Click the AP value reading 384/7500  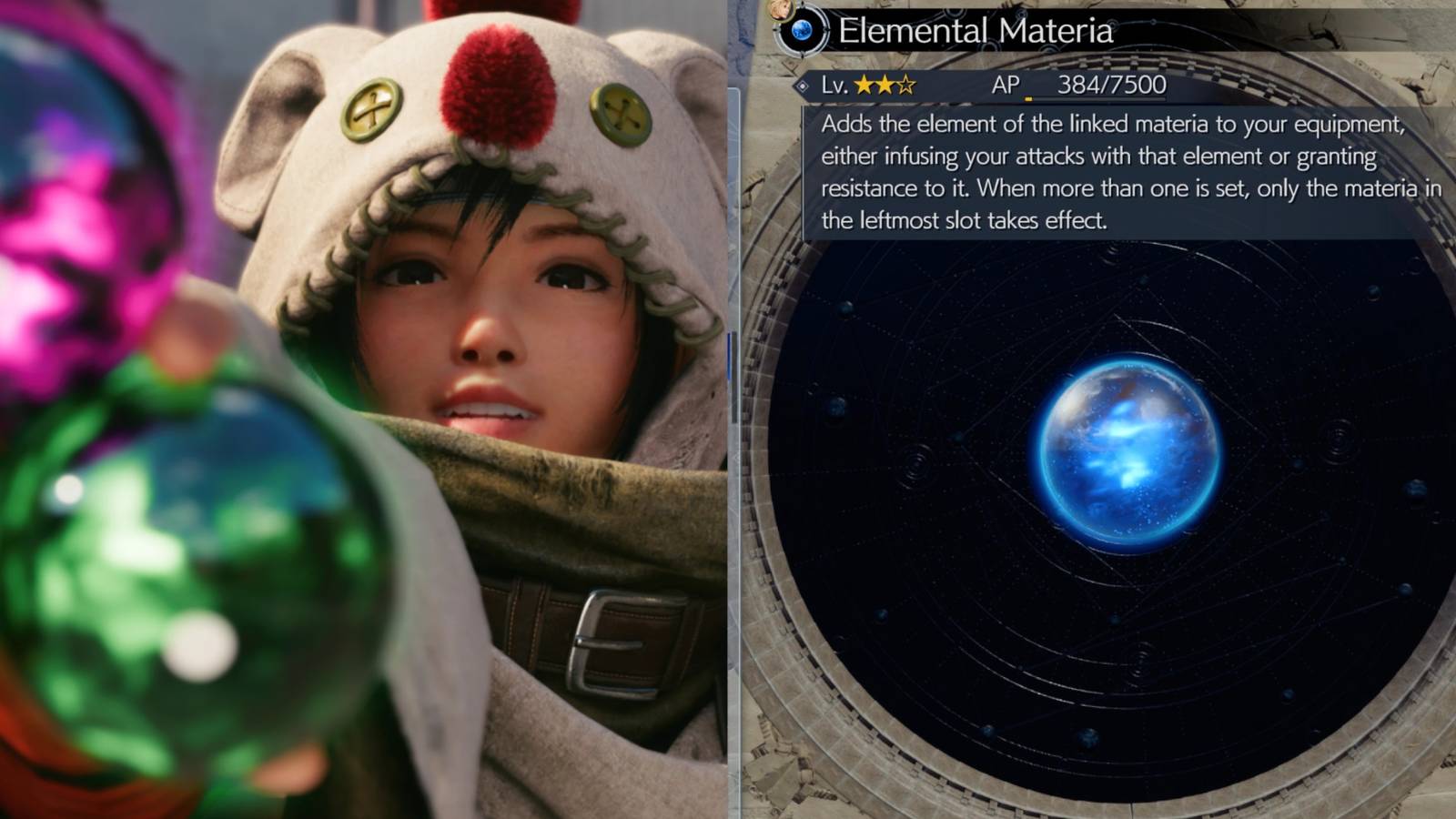click(1110, 84)
